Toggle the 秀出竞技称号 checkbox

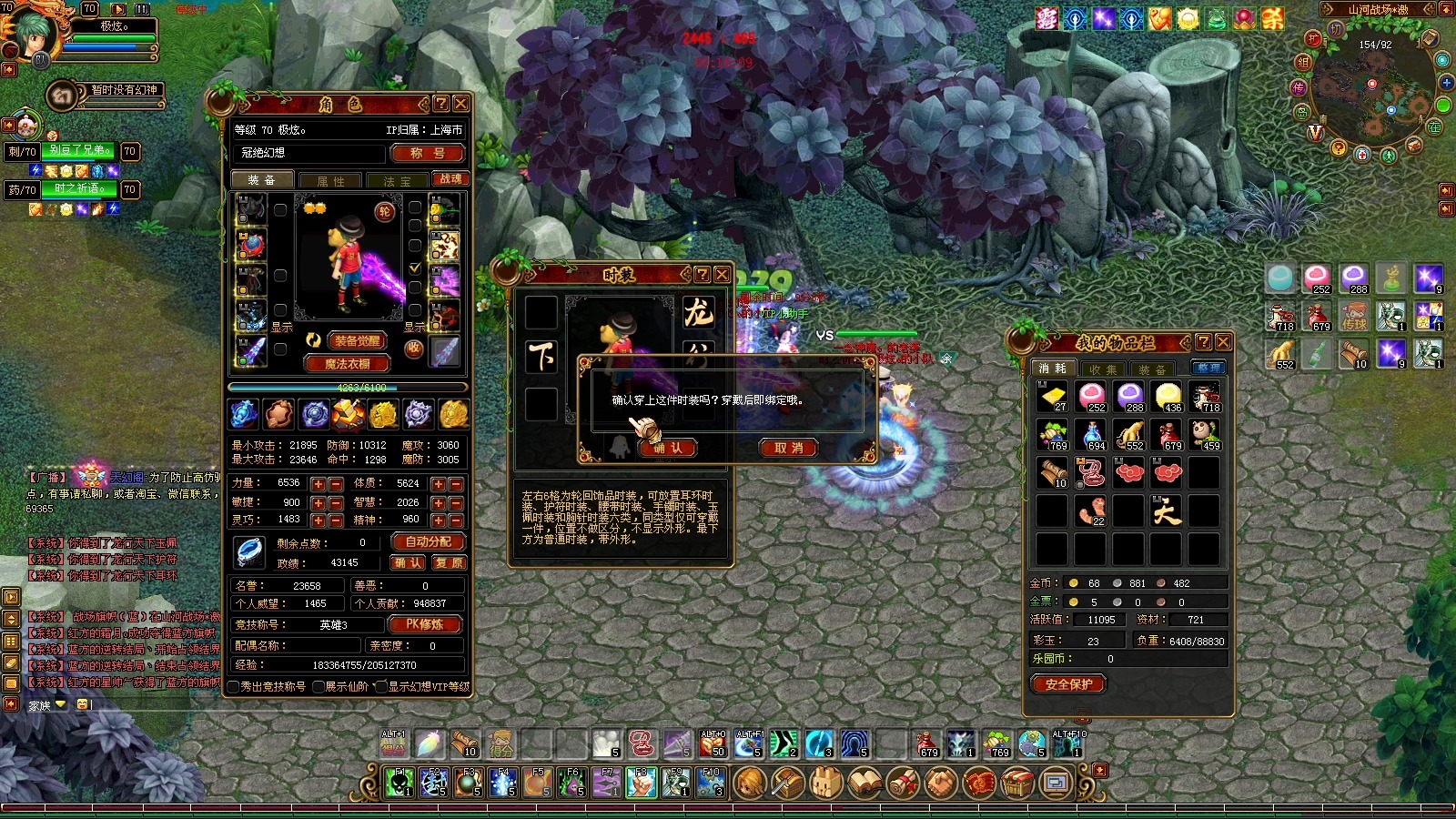(234, 687)
